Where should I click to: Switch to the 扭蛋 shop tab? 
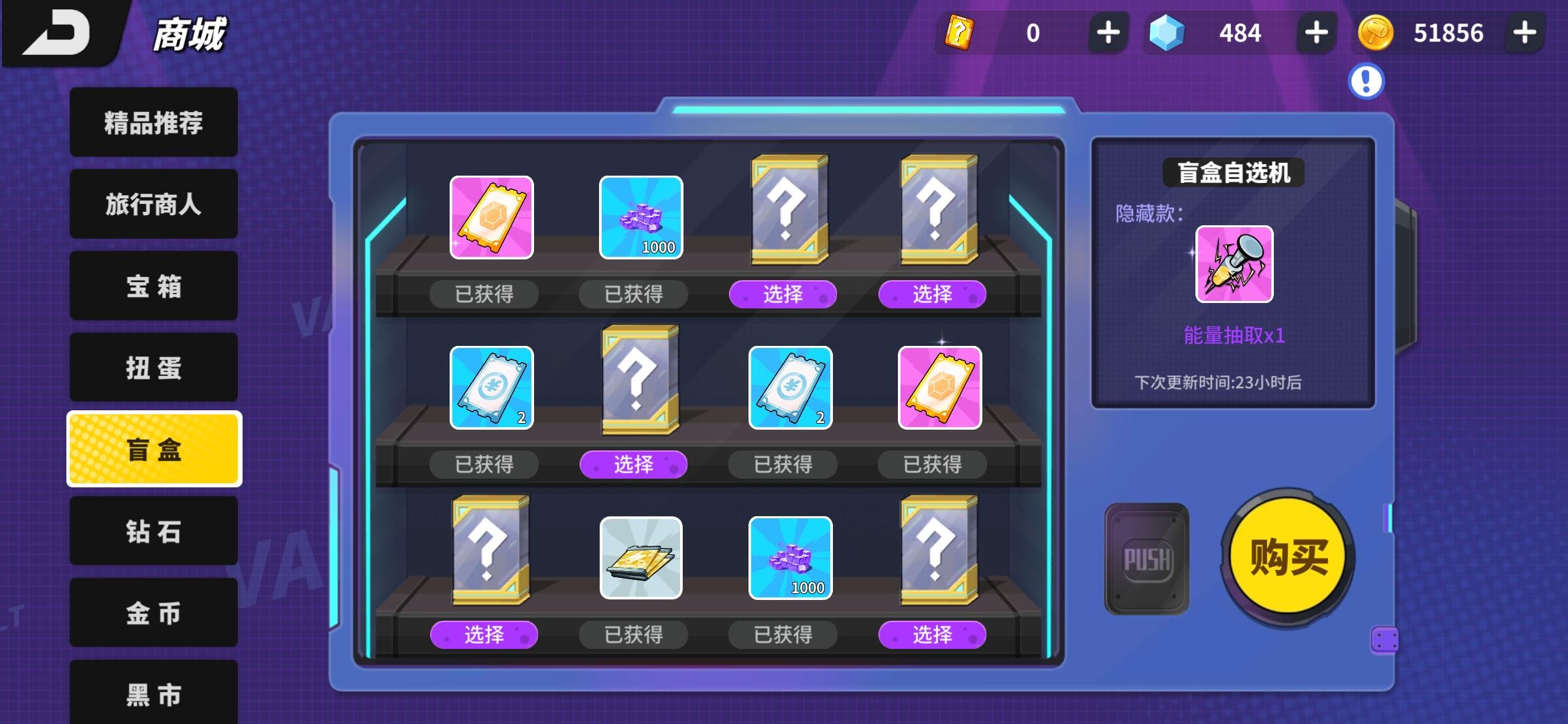(153, 367)
